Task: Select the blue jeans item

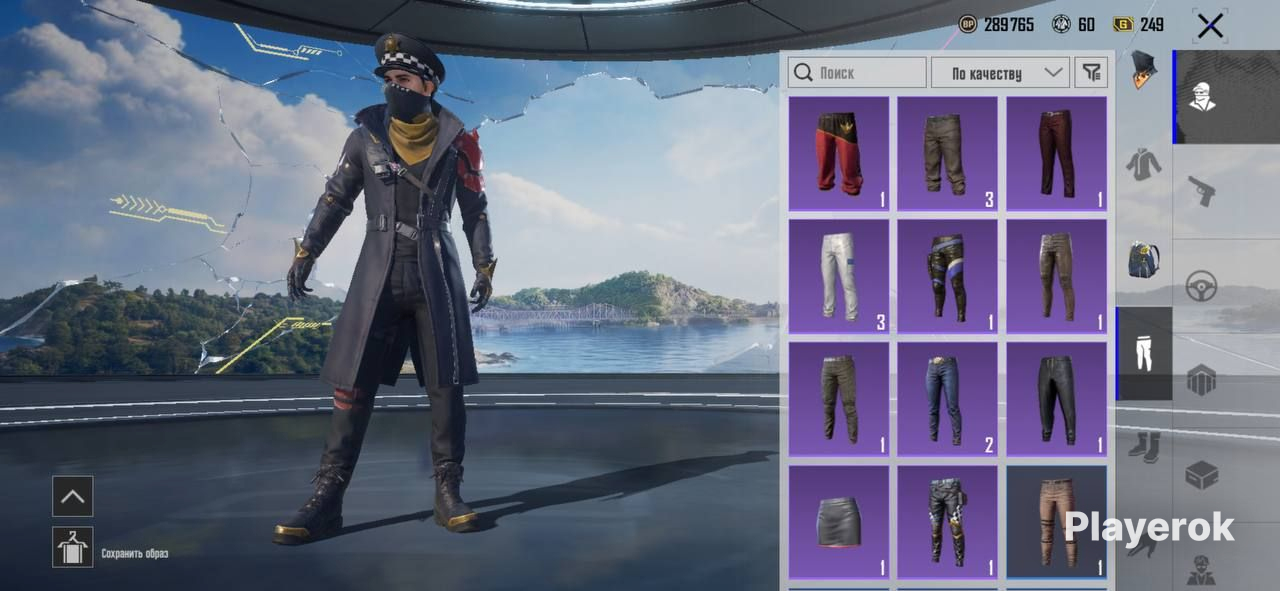Action: 946,399
